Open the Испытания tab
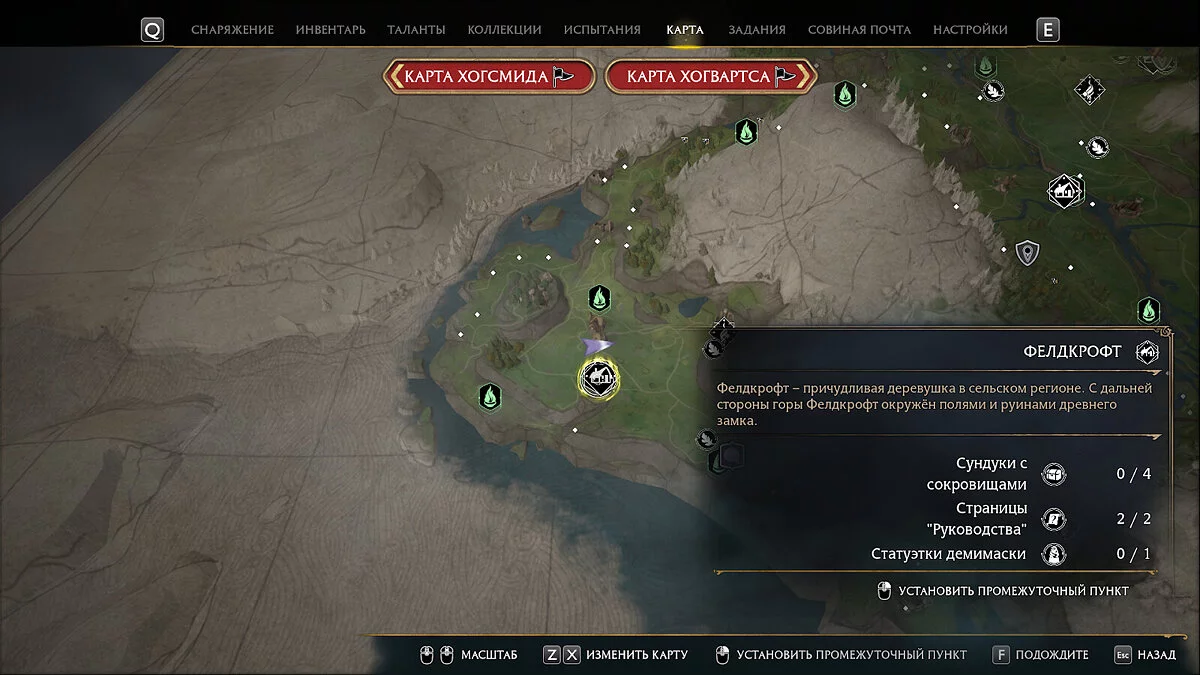This screenshot has width=1200, height=675. [x=603, y=30]
